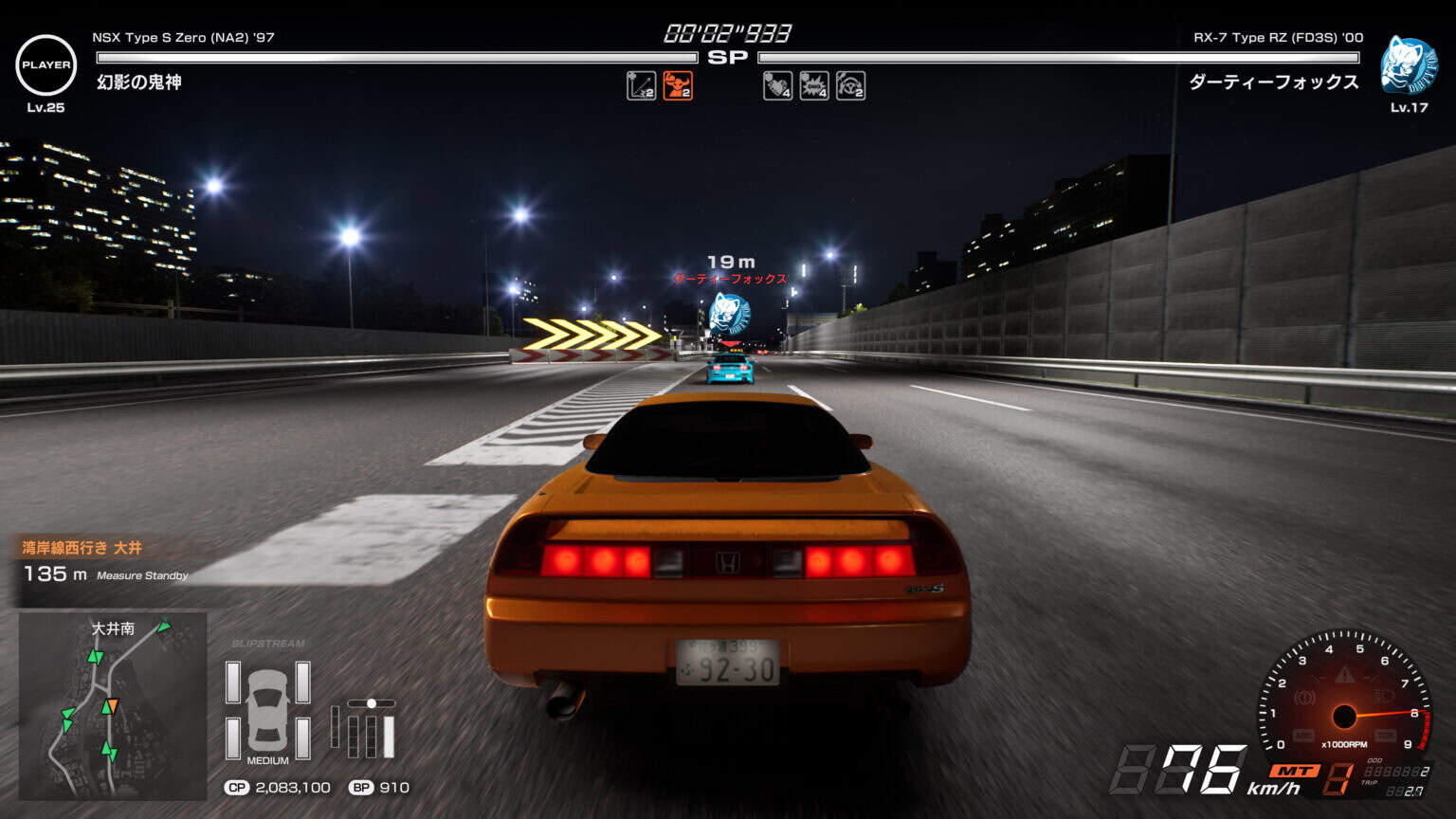1456x819 pixels.
Task: Click the heart perk icon showing 4
Action: point(777,88)
